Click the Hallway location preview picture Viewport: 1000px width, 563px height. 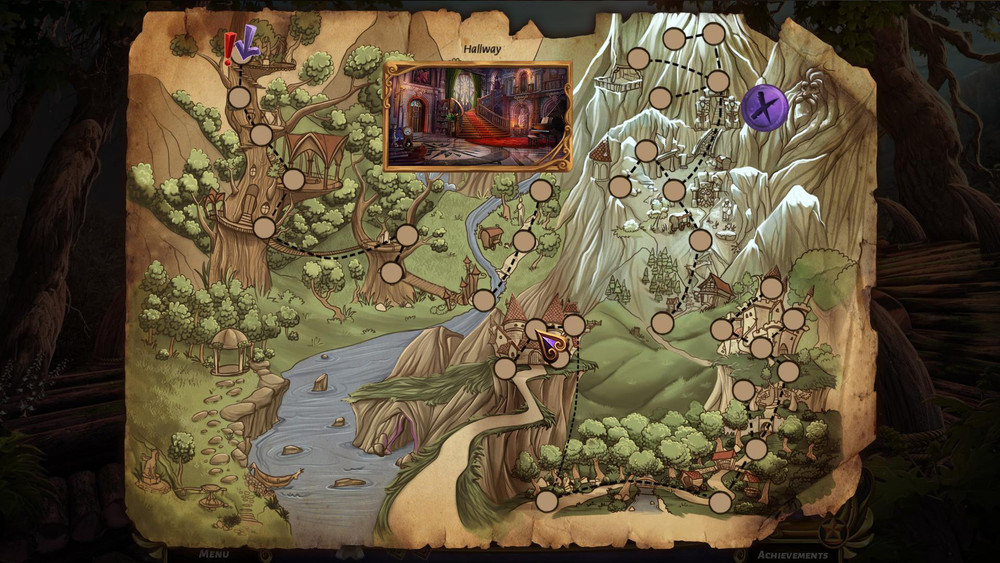(478, 115)
